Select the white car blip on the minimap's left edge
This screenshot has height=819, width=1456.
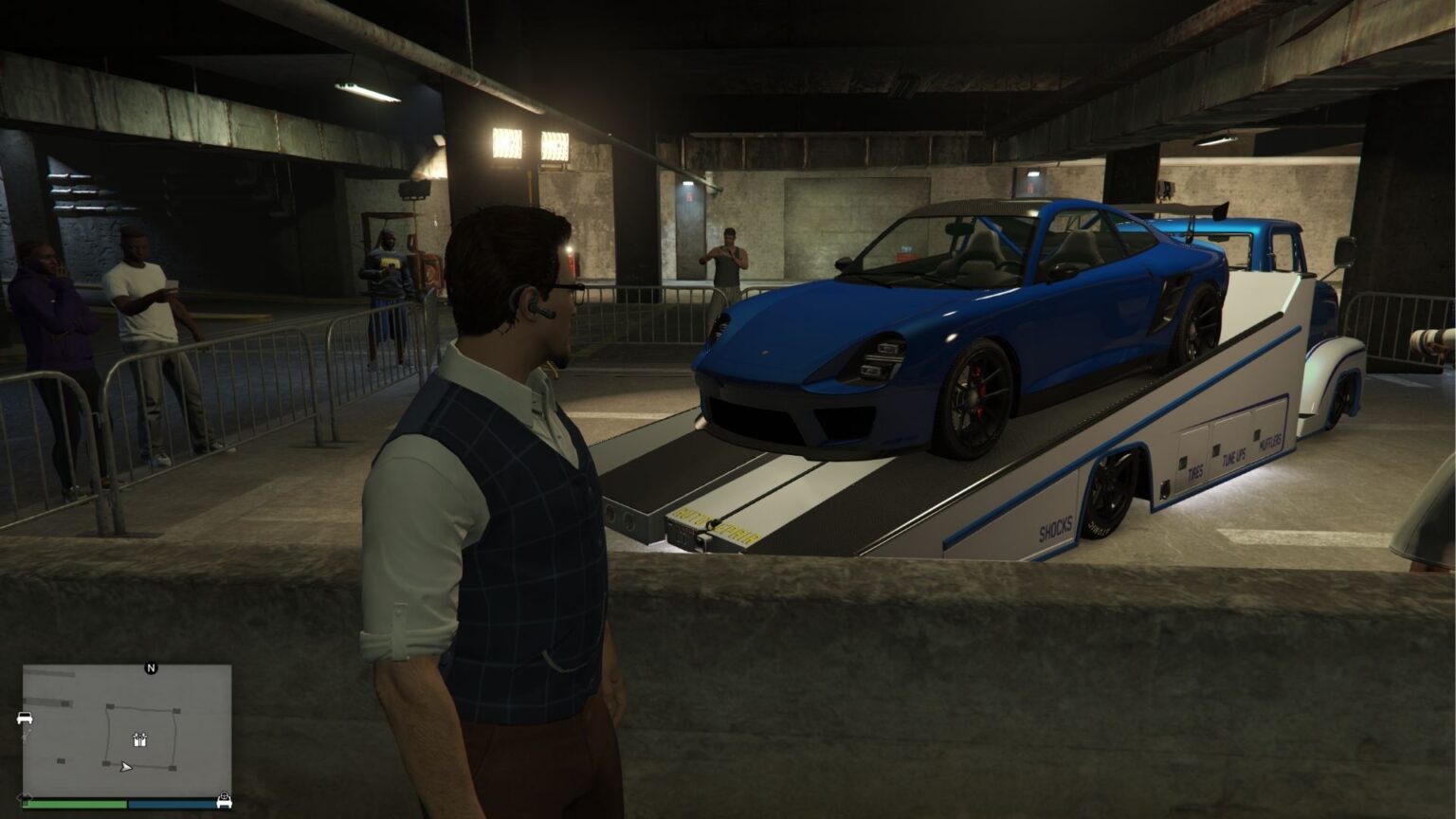[x=25, y=718]
